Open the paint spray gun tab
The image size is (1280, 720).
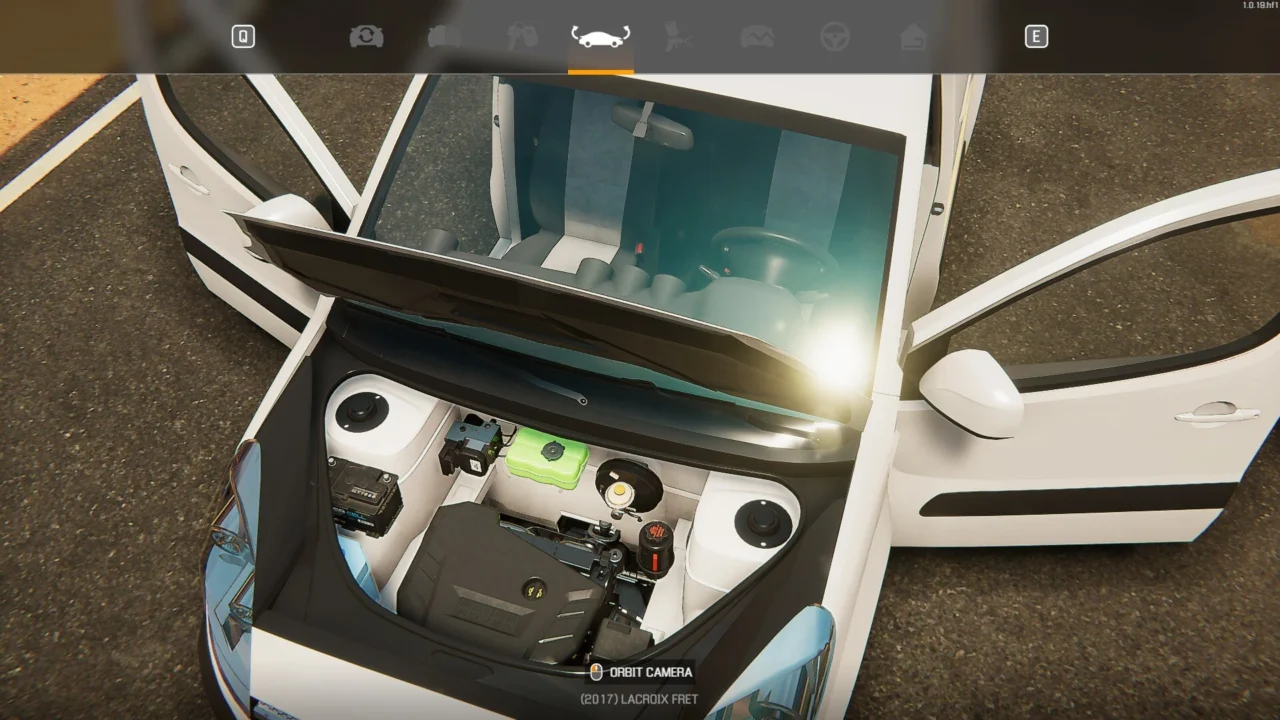click(x=679, y=37)
